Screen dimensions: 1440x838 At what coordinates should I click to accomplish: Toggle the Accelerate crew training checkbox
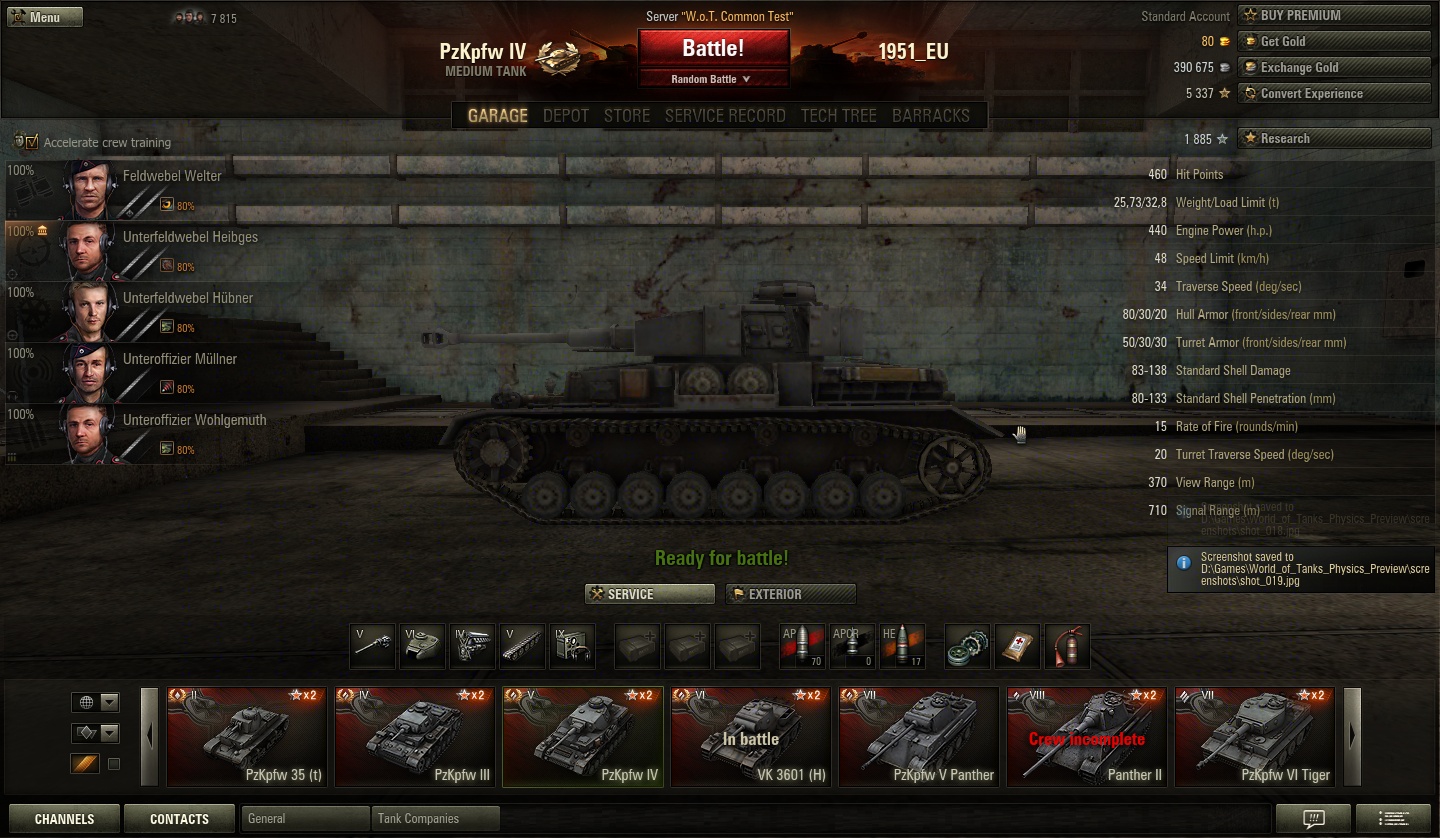tap(32, 142)
